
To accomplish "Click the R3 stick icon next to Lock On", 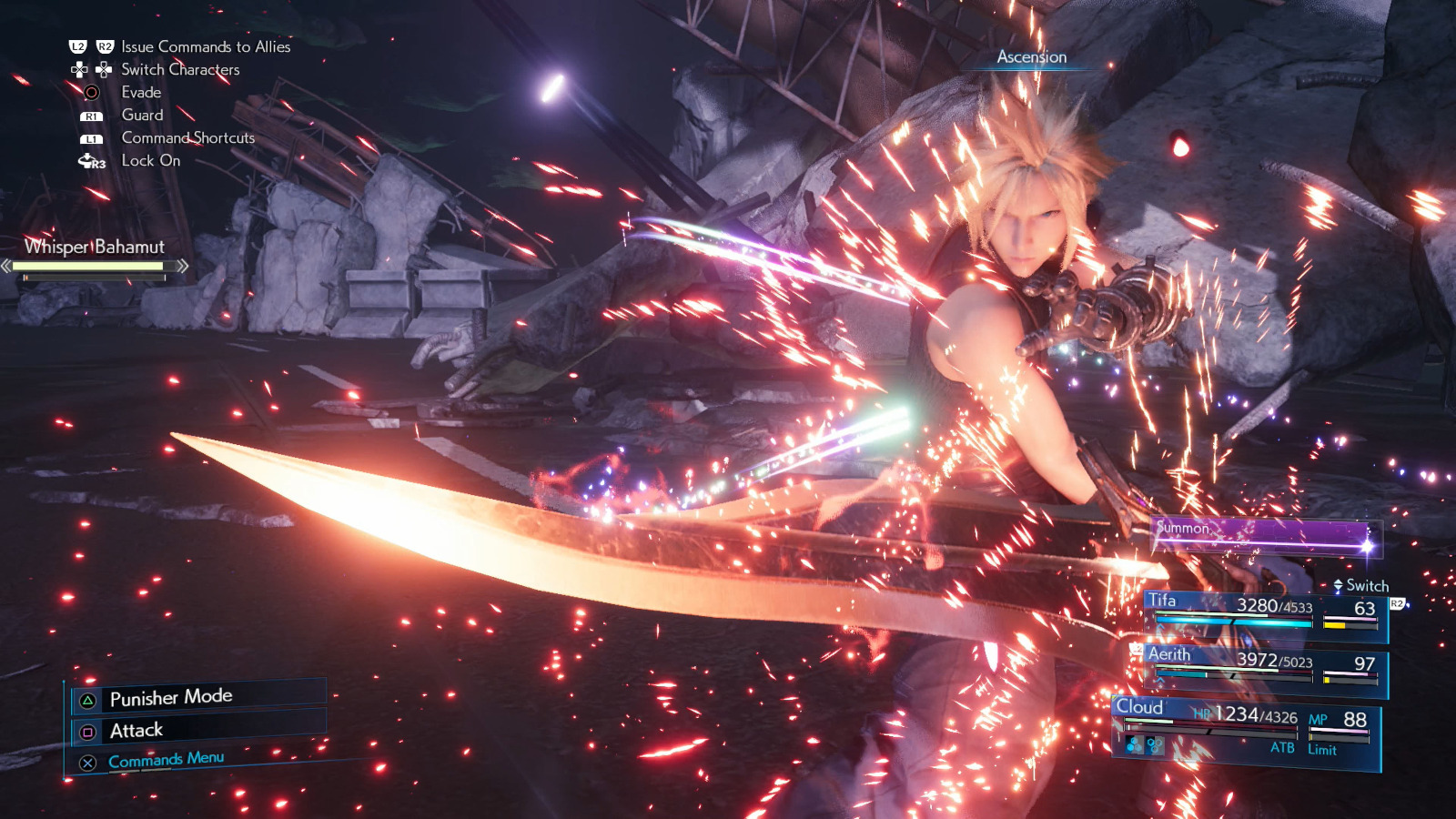I will click(x=89, y=161).
